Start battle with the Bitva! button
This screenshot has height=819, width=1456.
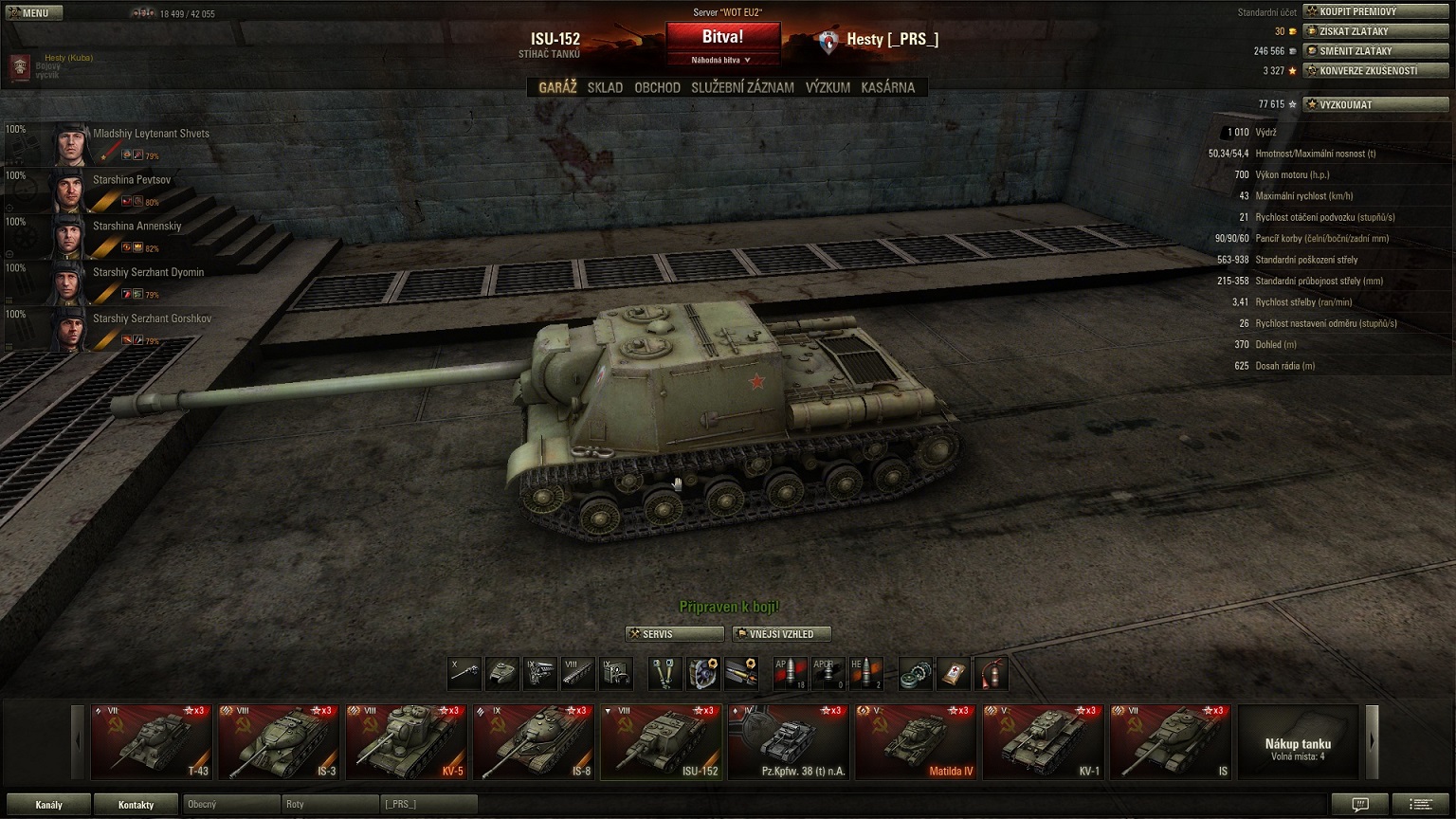coord(722,37)
